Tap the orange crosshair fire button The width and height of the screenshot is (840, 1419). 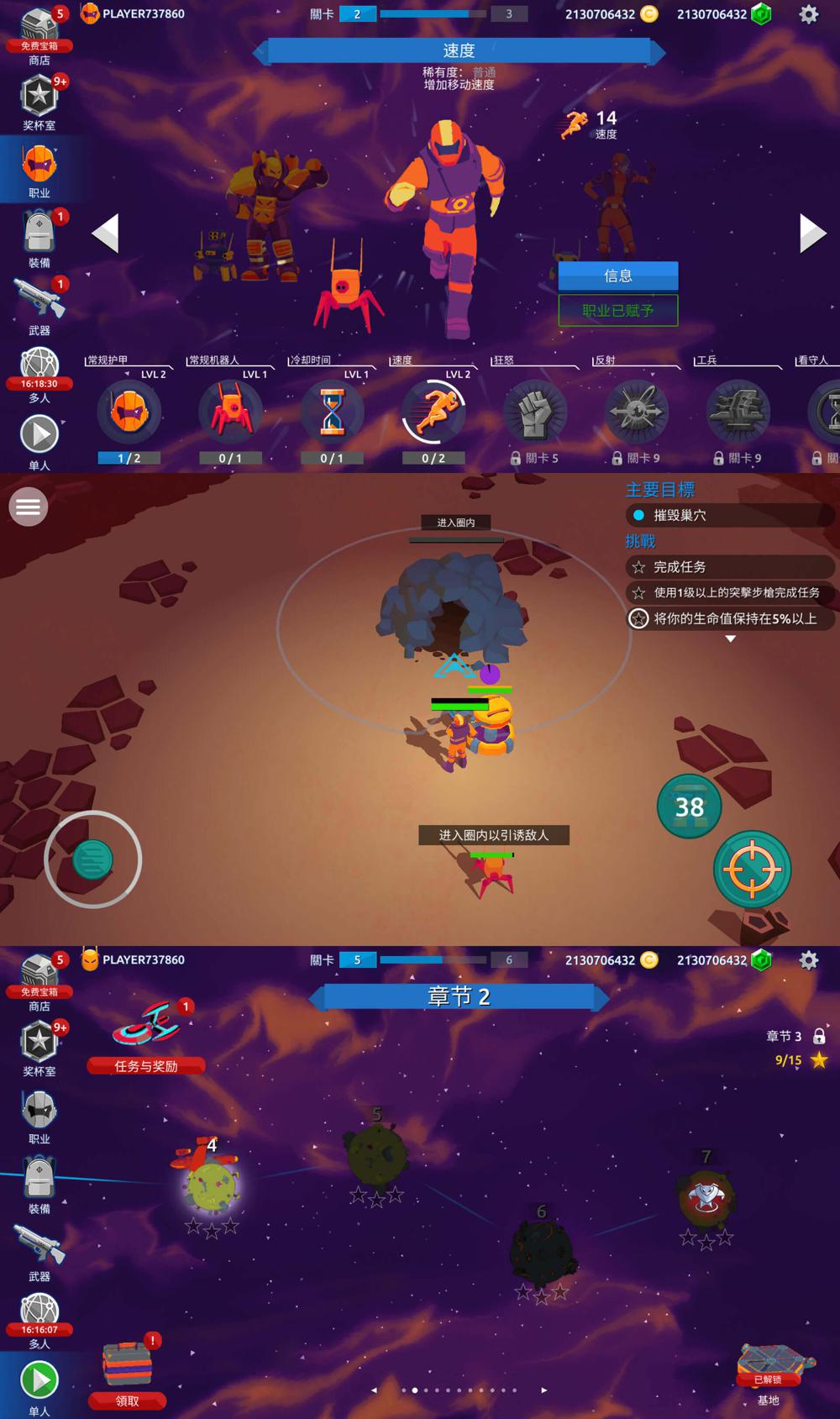pyautogui.click(x=752, y=870)
